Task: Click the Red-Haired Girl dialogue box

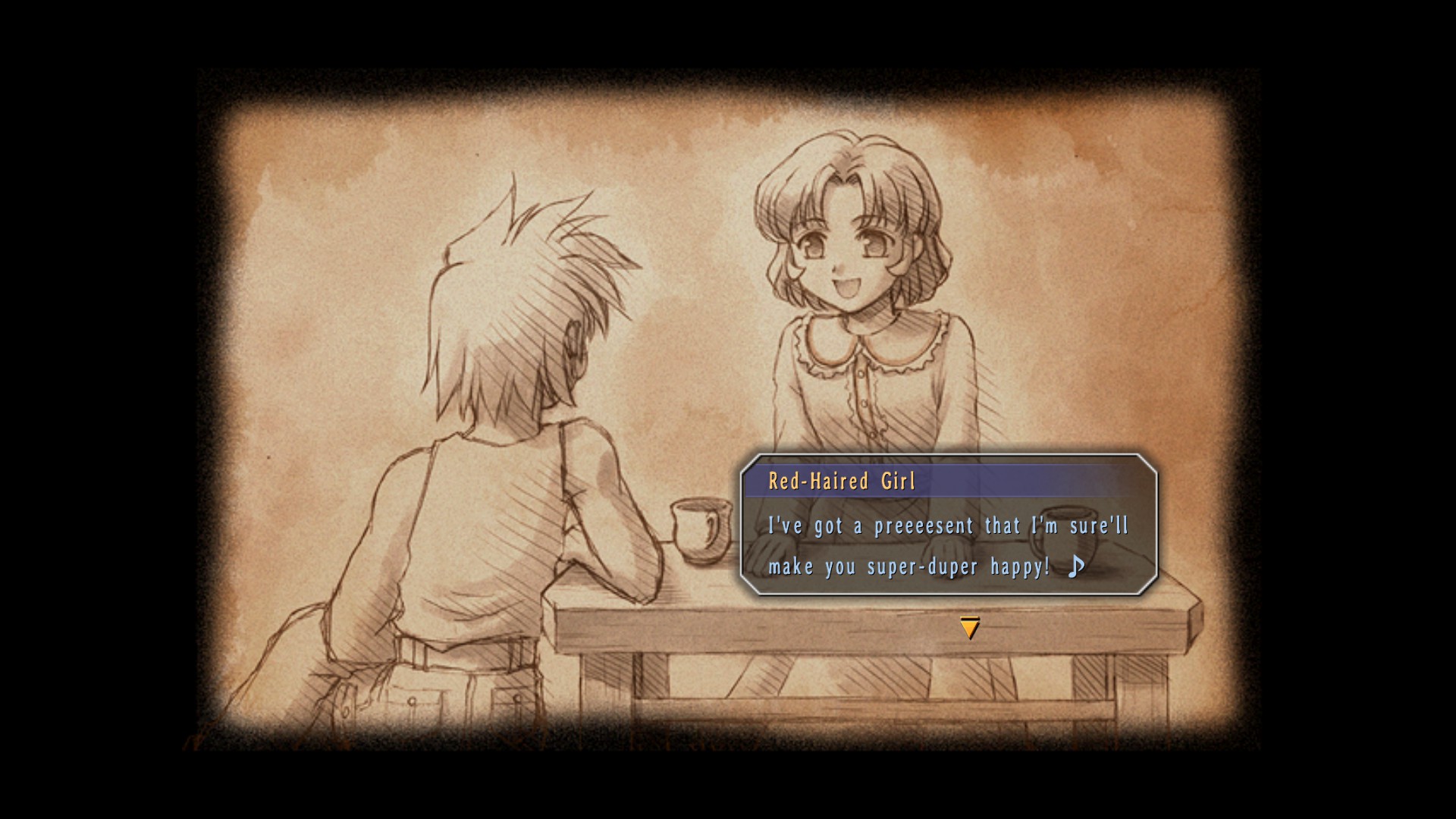Action: (948, 525)
